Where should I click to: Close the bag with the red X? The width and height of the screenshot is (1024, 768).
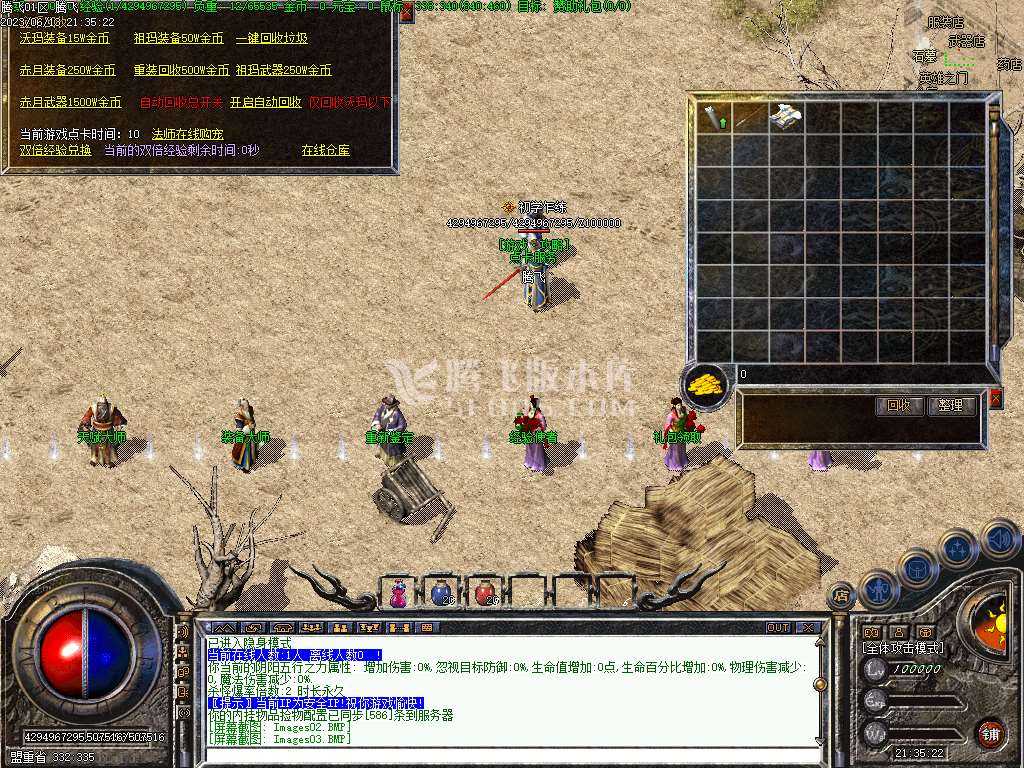click(995, 399)
